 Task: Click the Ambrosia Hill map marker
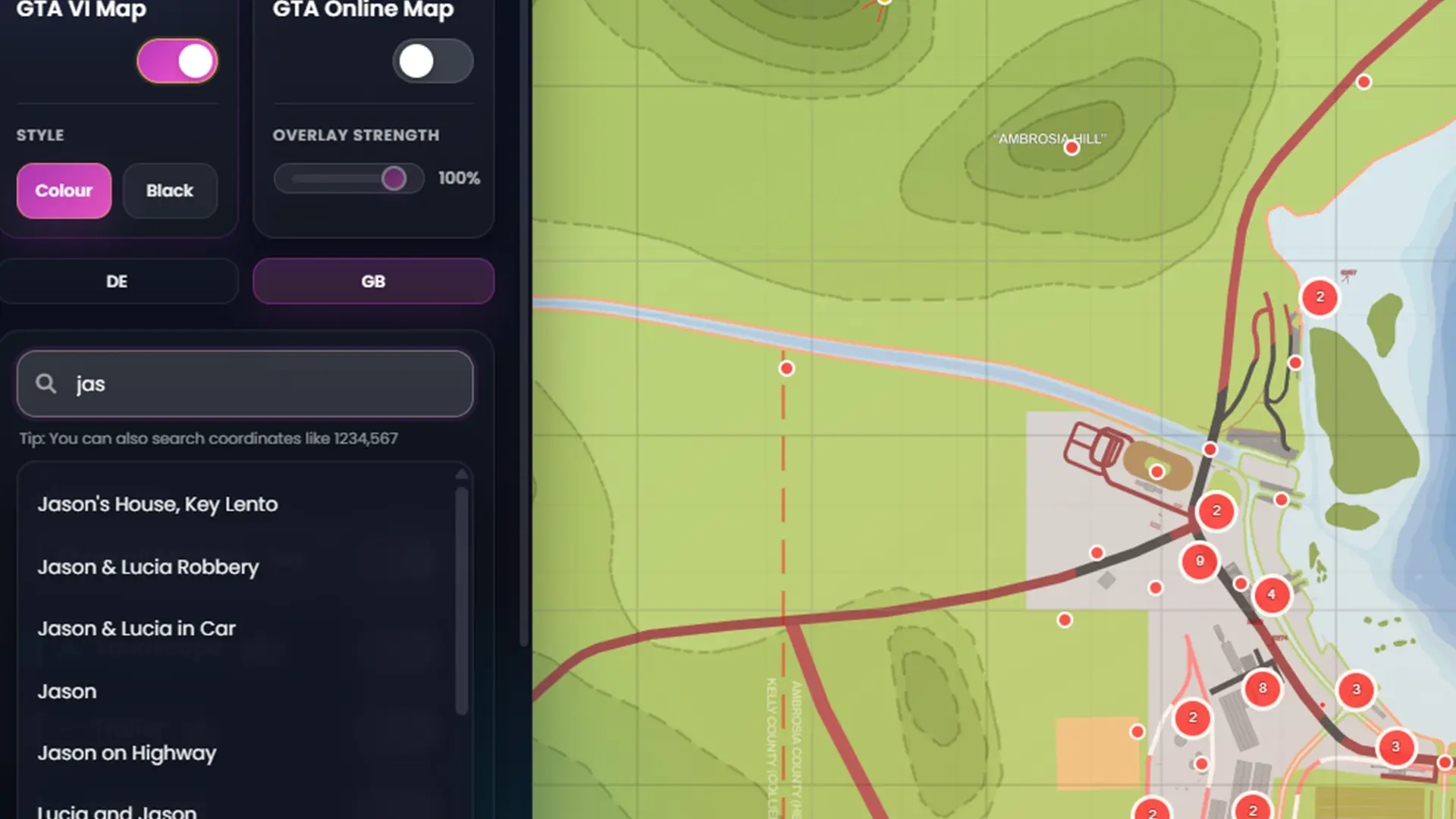[1072, 148]
